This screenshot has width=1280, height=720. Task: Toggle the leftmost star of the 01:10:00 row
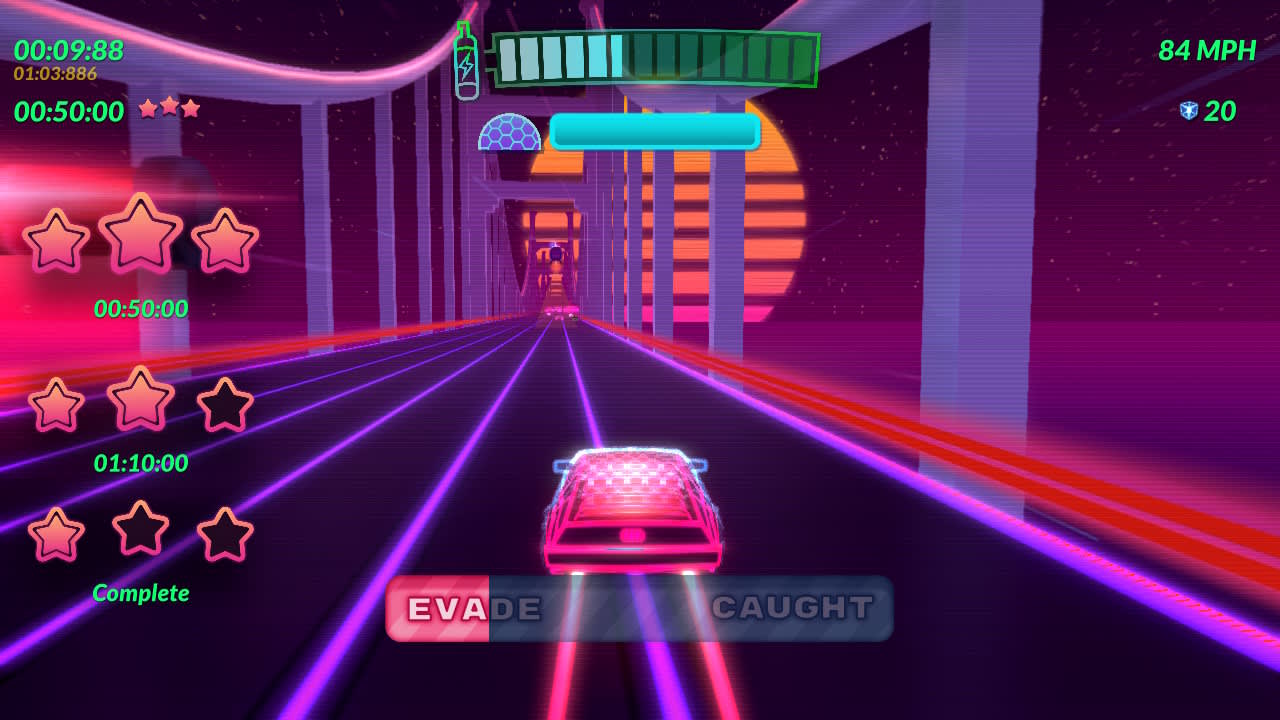pyautogui.click(x=57, y=403)
